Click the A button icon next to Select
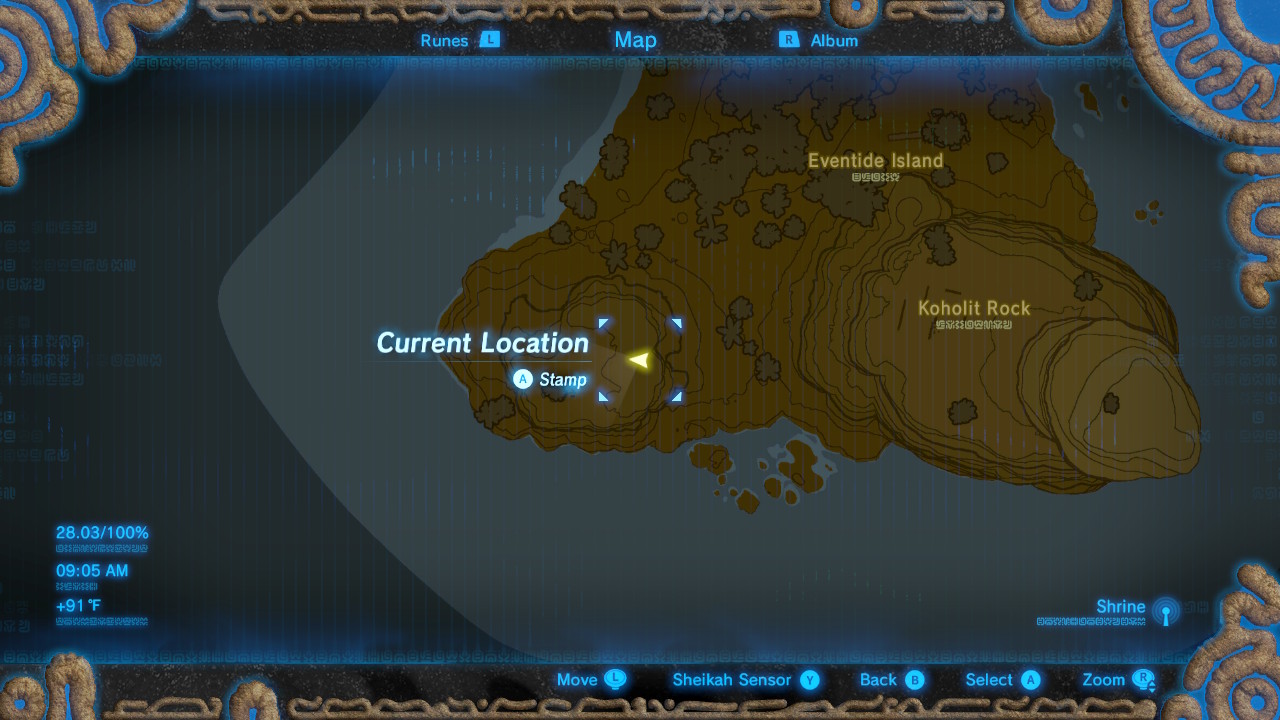1280x720 pixels. coord(1031,679)
